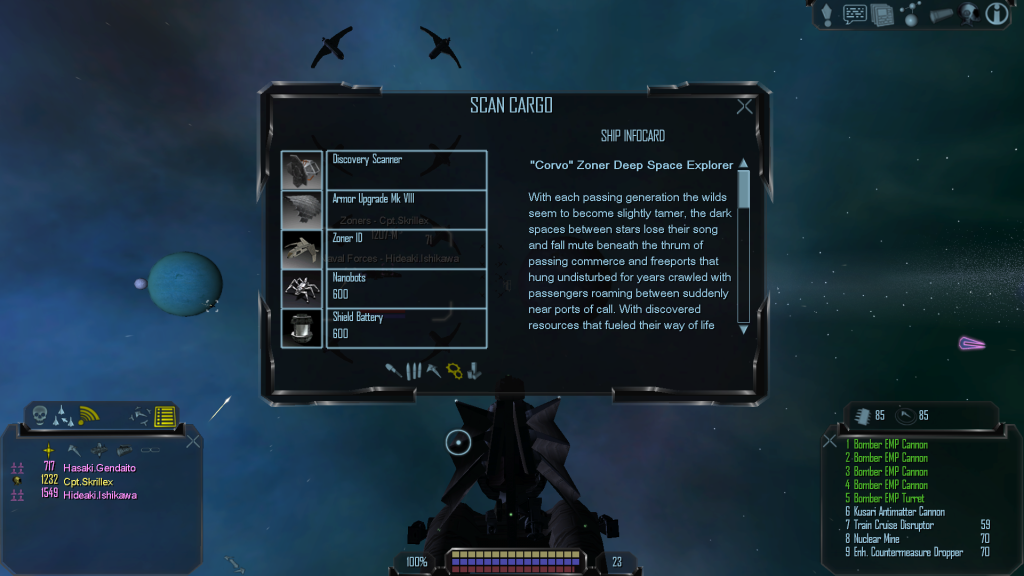
Task: Open the round information icon
Action: 996,14
